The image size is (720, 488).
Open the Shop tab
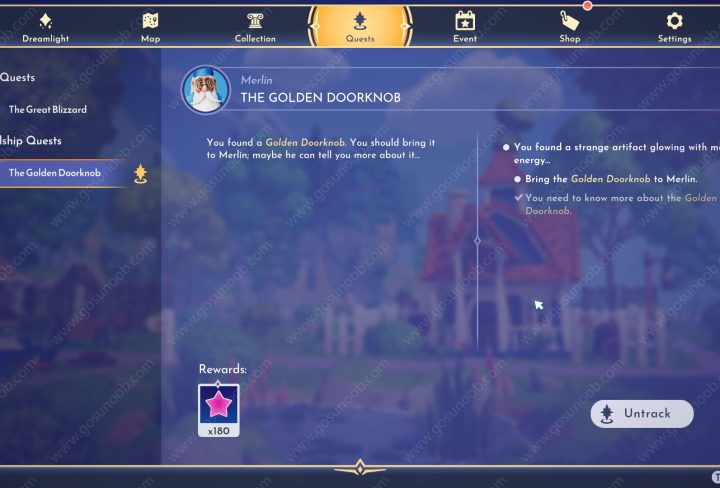click(x=569, y=26)
